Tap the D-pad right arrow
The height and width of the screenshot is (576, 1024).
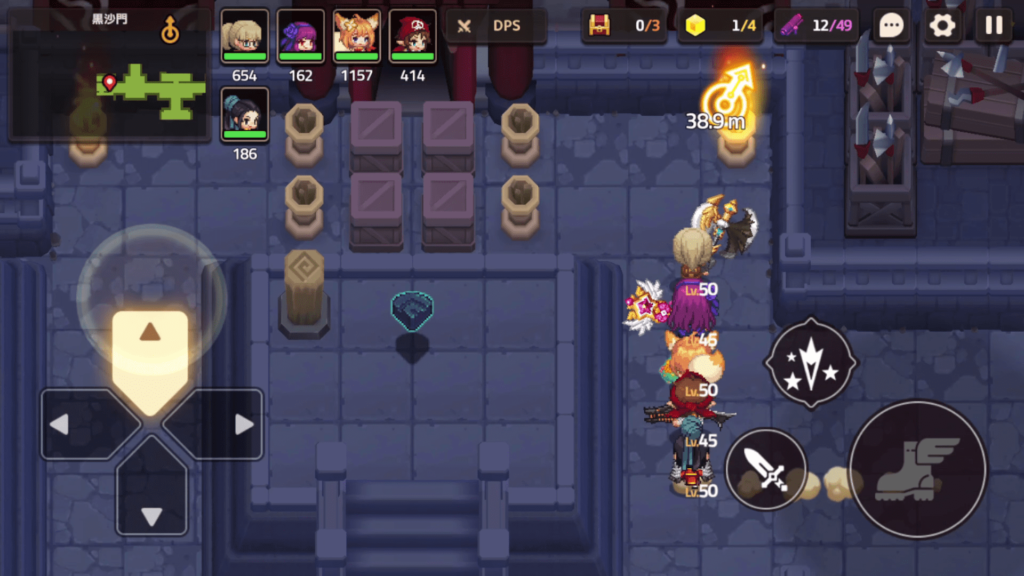pyautogui.click(x=222, y=424)
